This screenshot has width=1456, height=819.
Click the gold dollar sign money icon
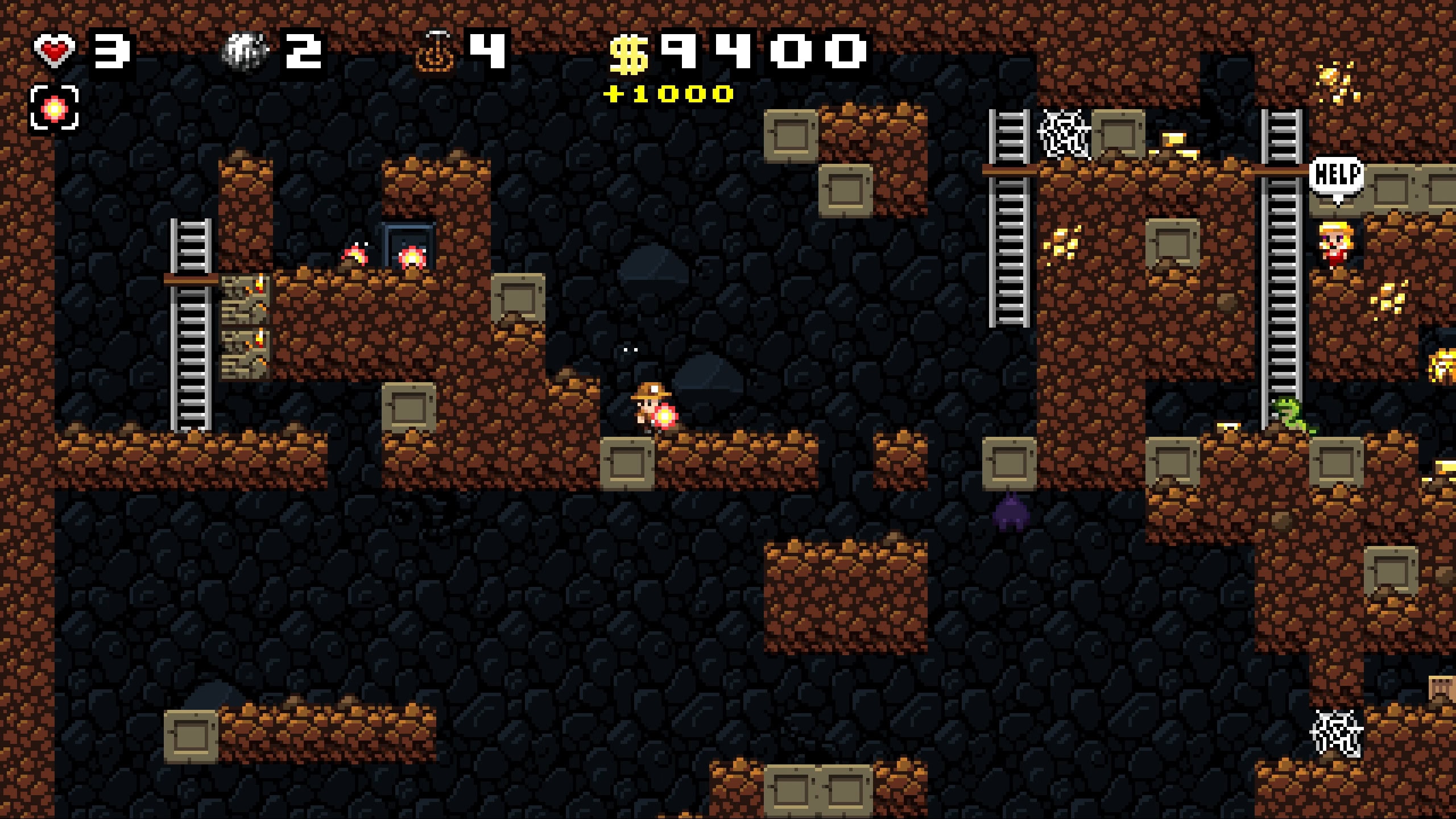[628, 55]
